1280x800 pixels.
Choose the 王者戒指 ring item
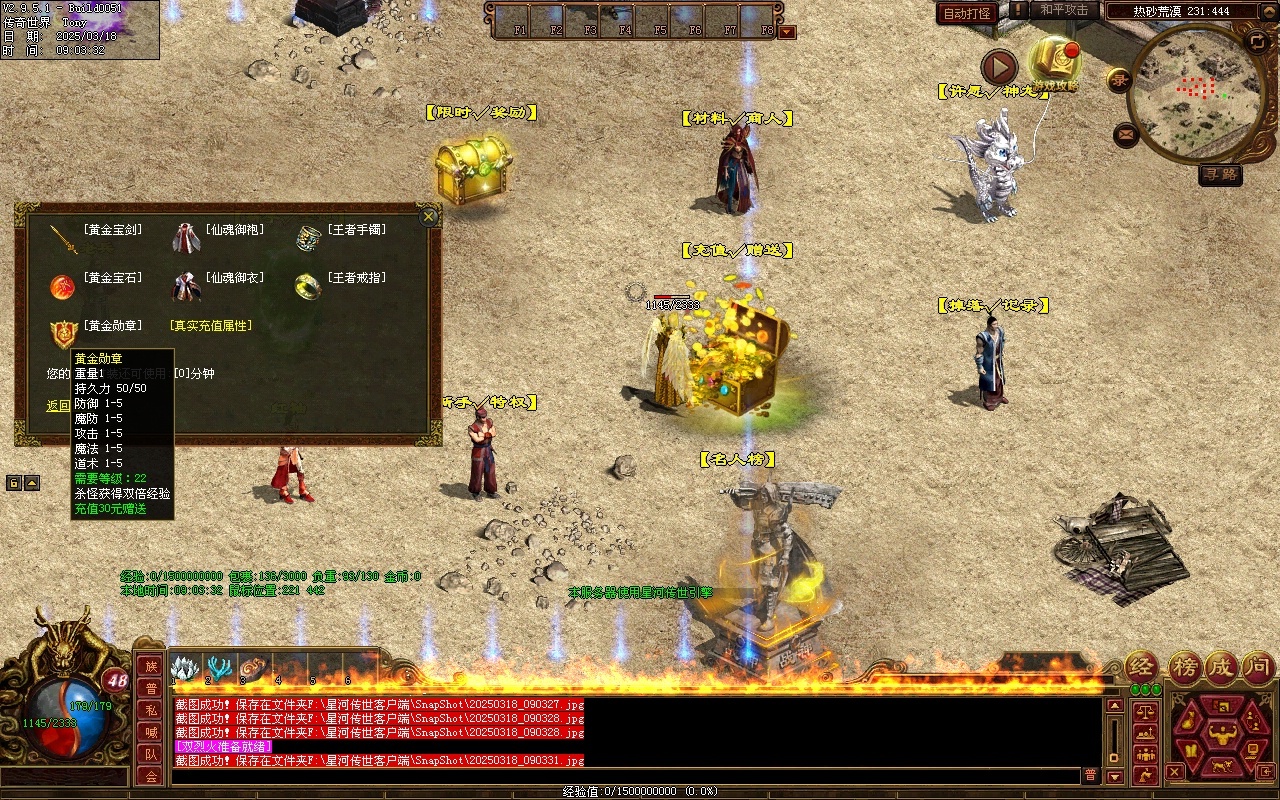[307, 286]
